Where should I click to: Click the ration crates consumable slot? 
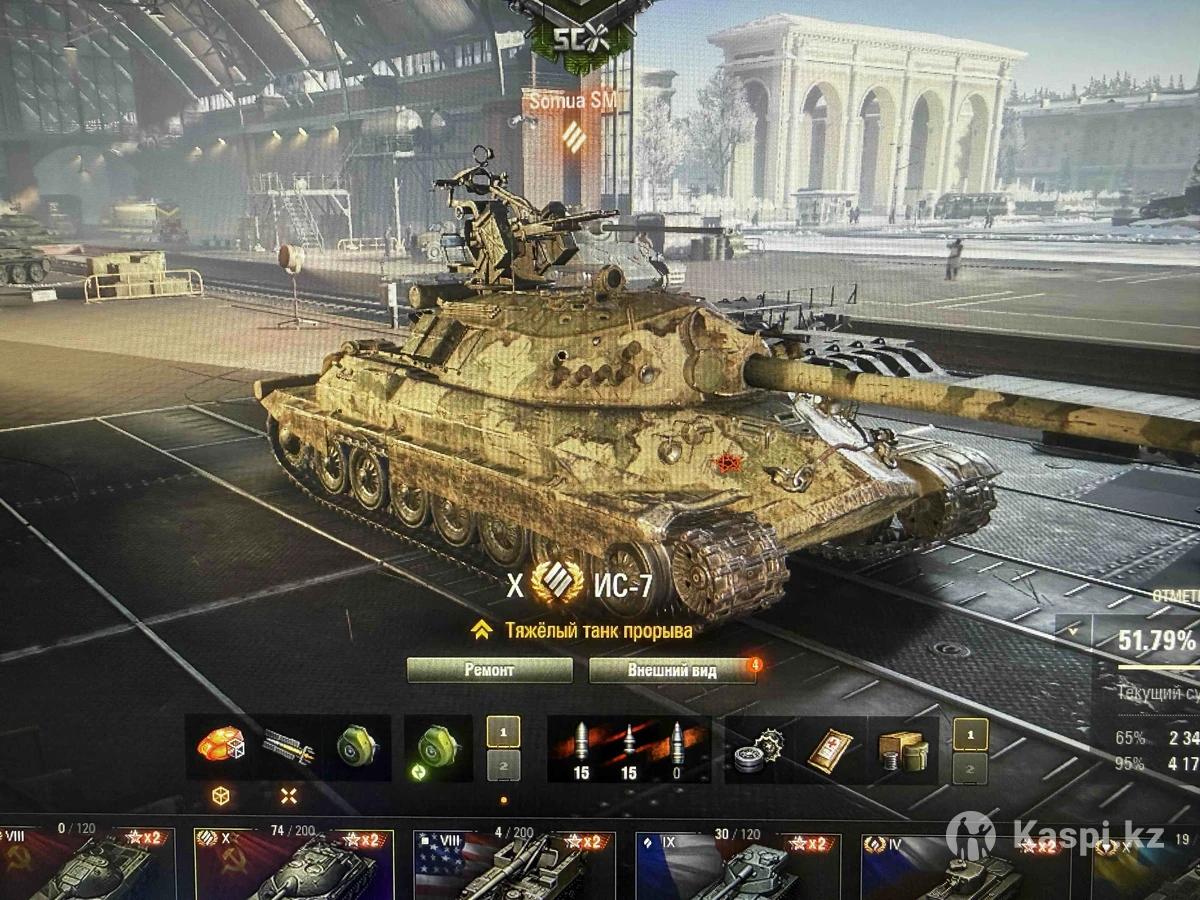coord(899,748)
